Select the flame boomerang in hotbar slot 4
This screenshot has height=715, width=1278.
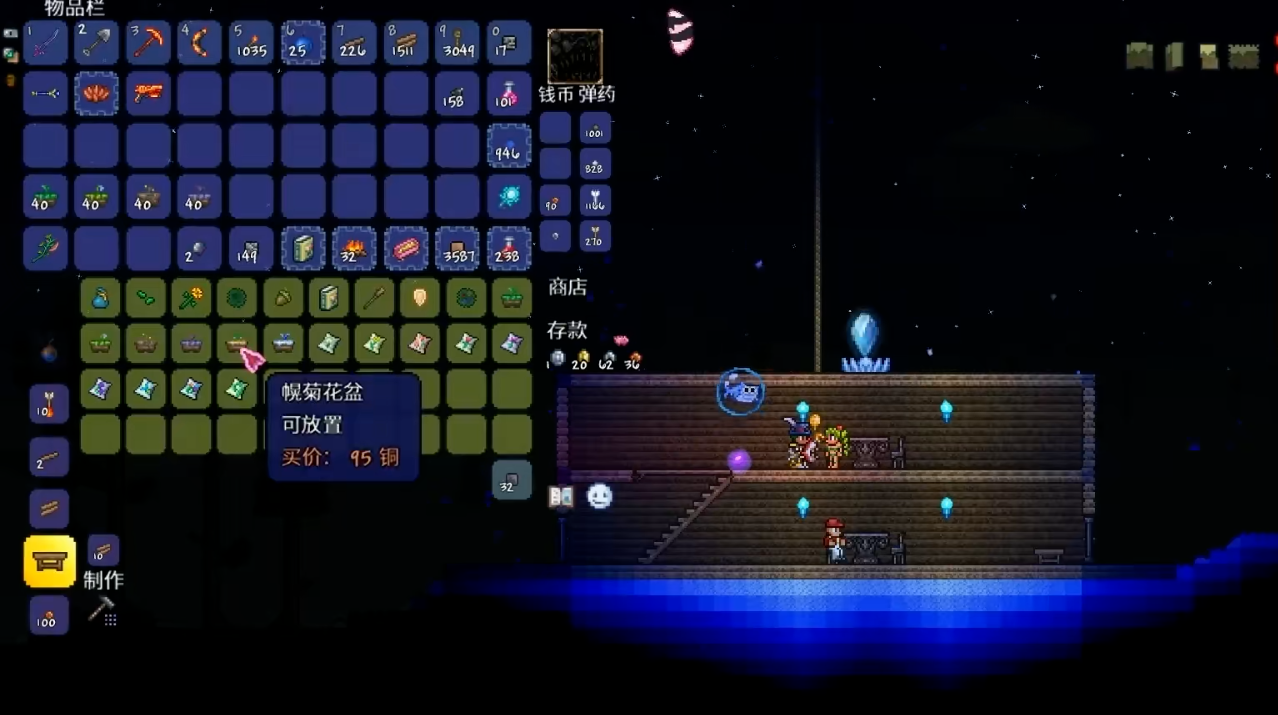pos(199,43)
